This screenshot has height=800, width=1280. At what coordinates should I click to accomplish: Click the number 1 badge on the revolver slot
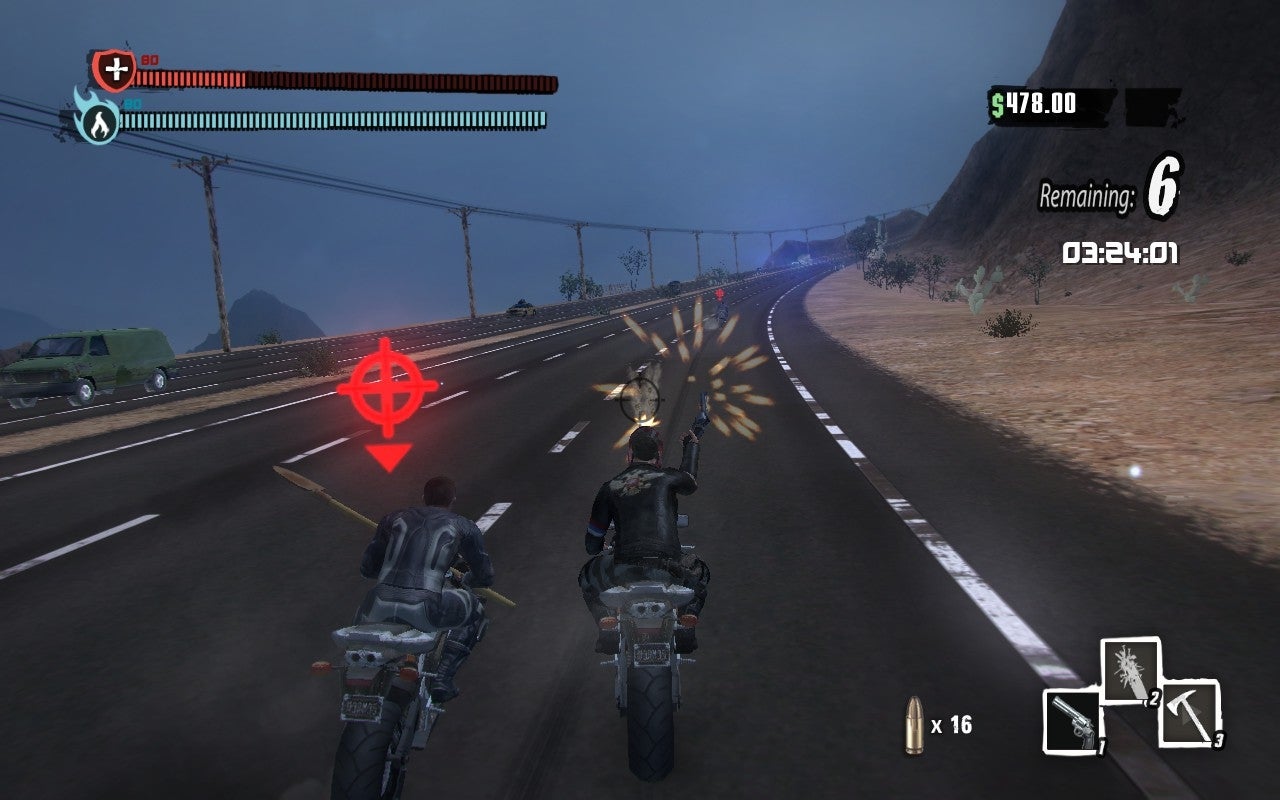[x=1102, y=748]
